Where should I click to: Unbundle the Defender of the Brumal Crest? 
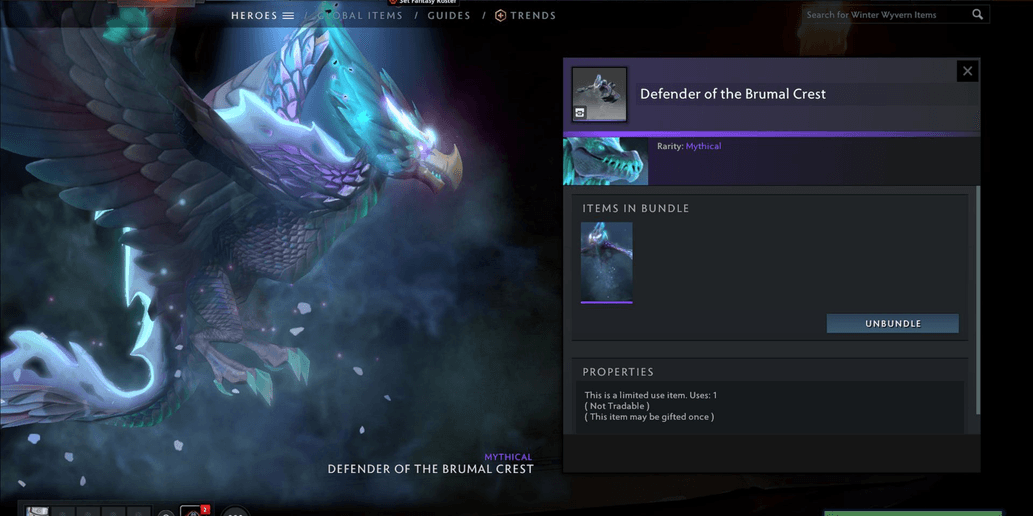coord(892,324)
